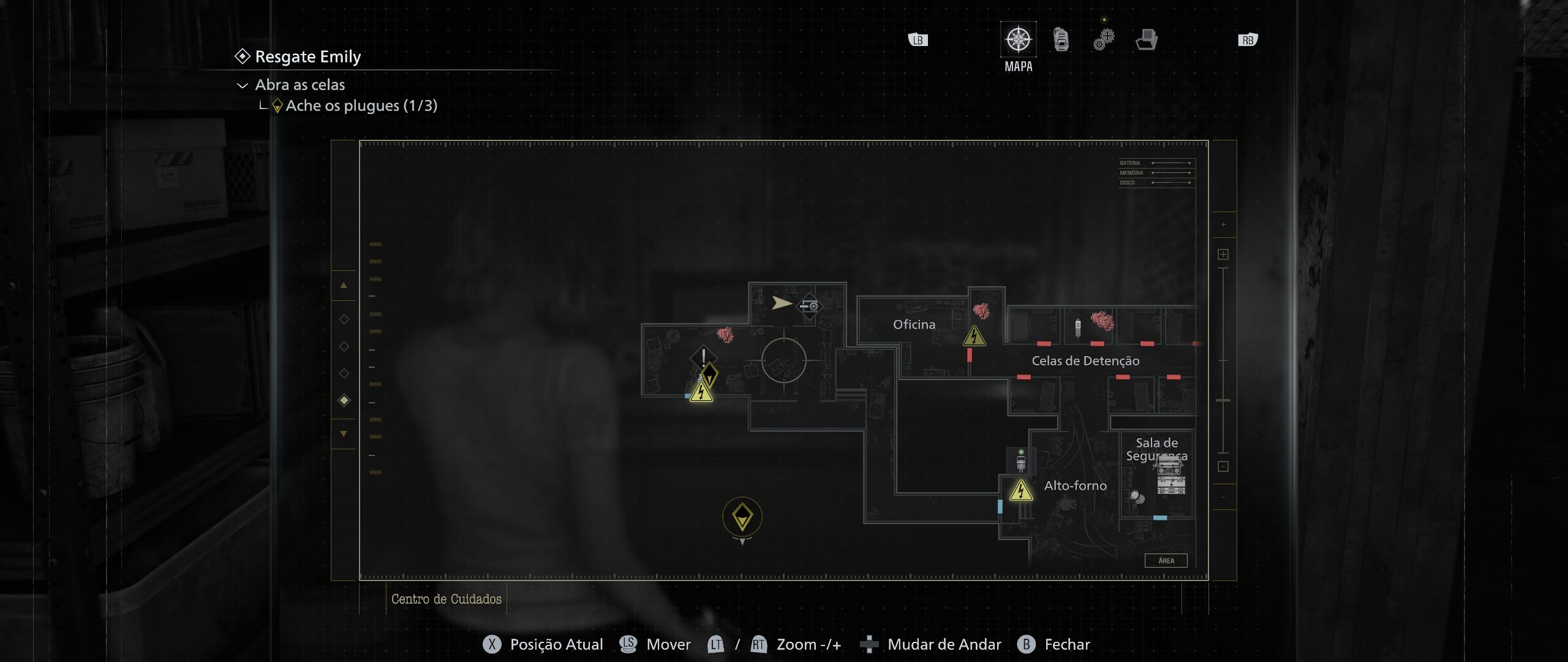1568x662 pixels.
Task: Collapse the 'Abra as celas' objective chevron
Action: pos(244,85)
